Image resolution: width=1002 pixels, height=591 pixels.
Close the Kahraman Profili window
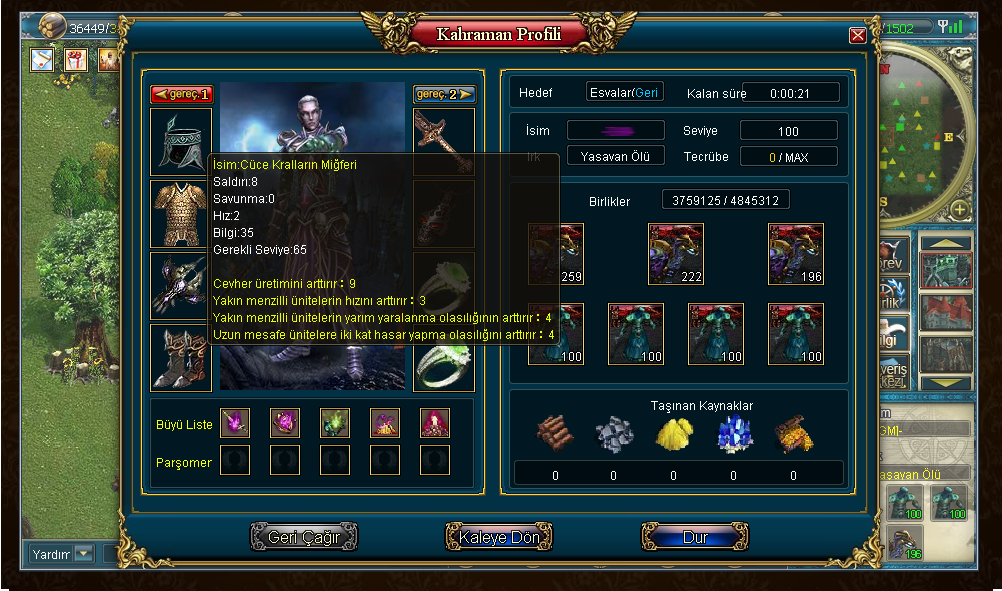[x=857, y=36]
